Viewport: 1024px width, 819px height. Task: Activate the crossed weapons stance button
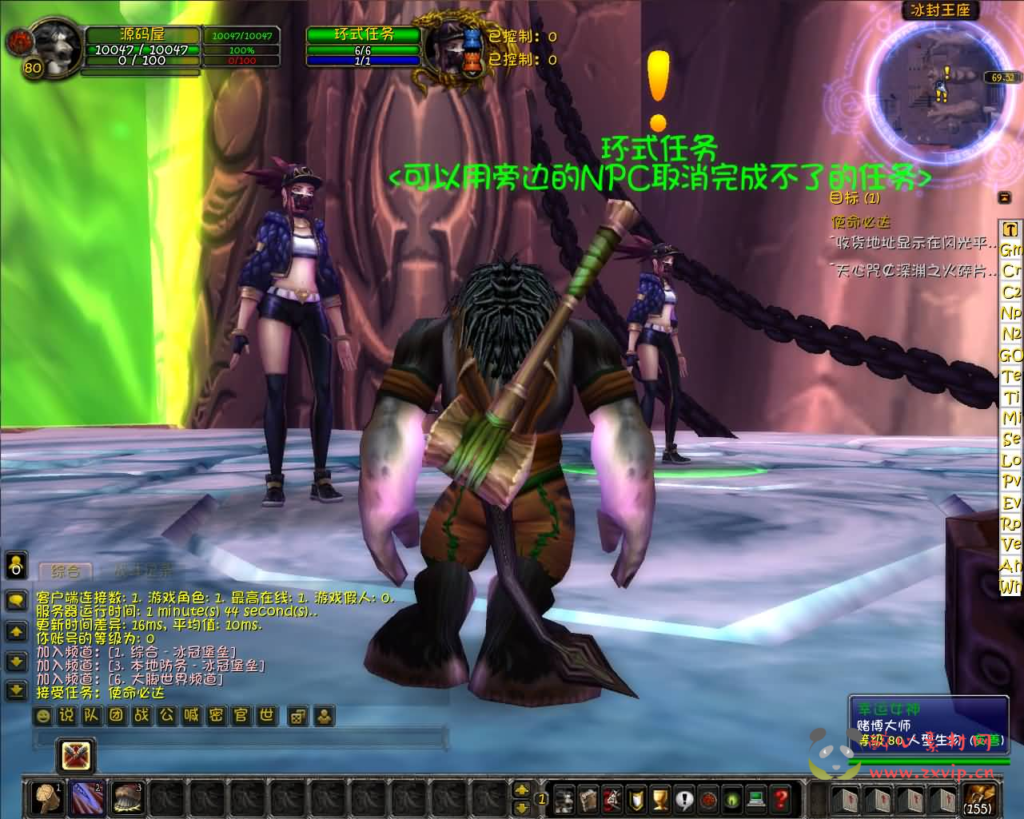click(76, 755)
